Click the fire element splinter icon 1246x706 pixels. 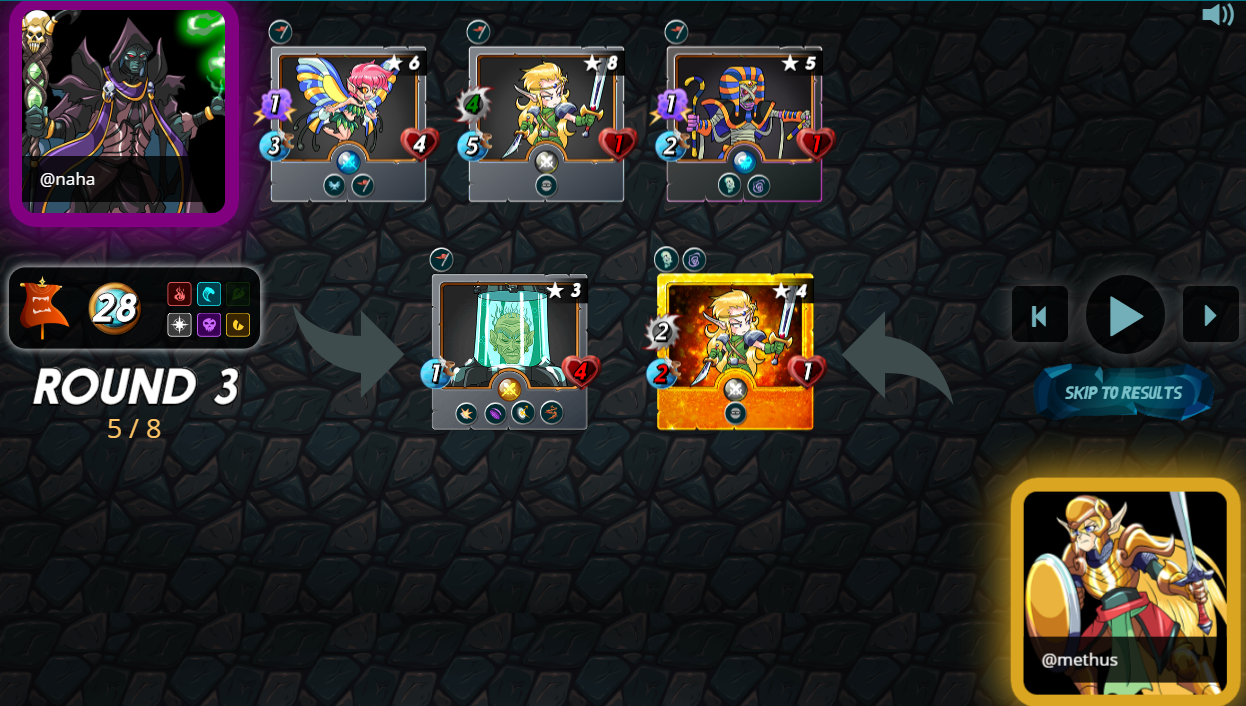[179, 294]
